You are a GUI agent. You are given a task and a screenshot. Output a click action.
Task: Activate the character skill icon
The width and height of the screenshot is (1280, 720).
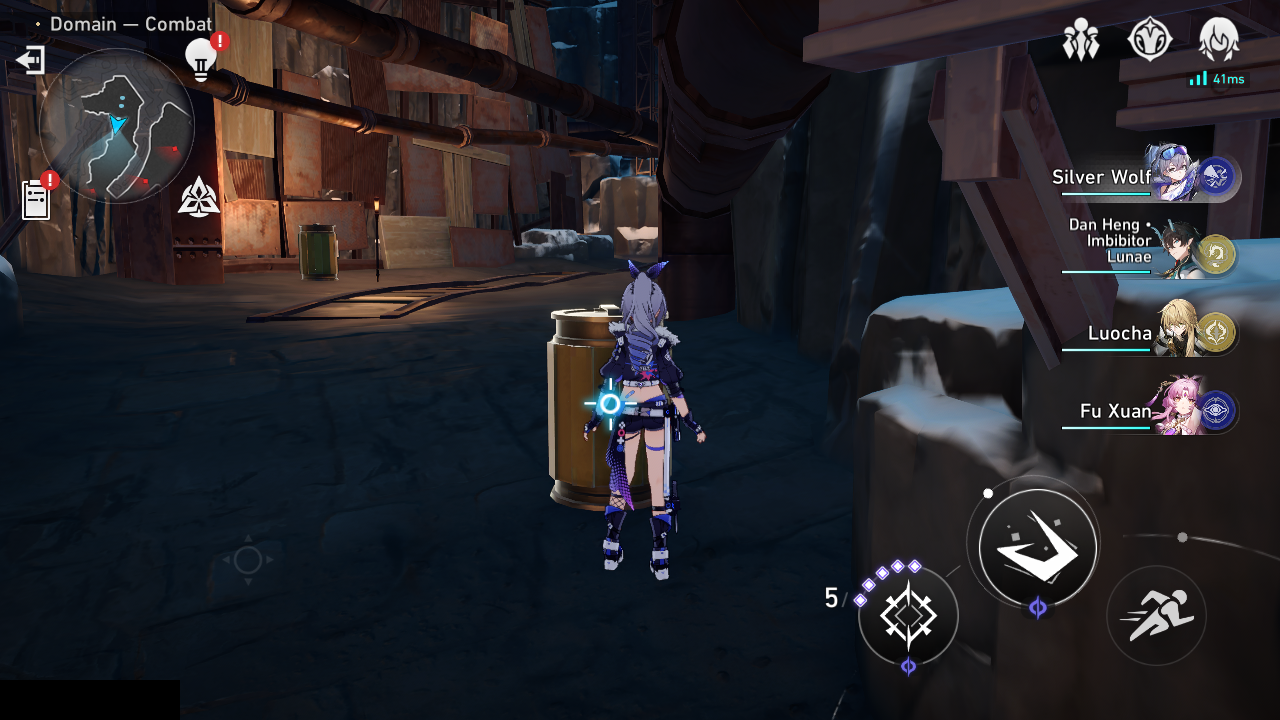point(910,617)
